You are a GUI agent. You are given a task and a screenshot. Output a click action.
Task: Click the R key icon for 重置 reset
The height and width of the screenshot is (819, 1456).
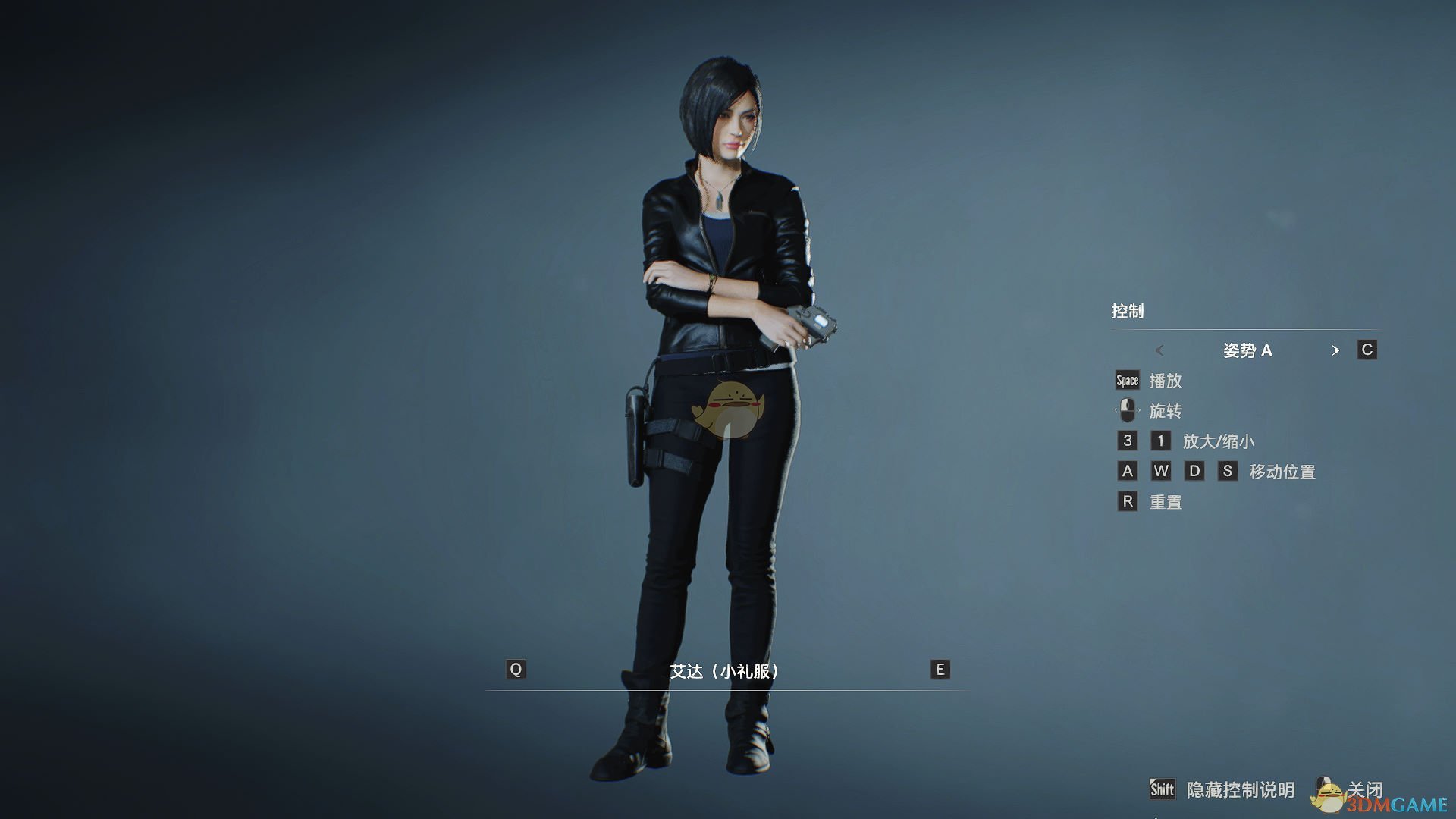(x=1128, y=501)
